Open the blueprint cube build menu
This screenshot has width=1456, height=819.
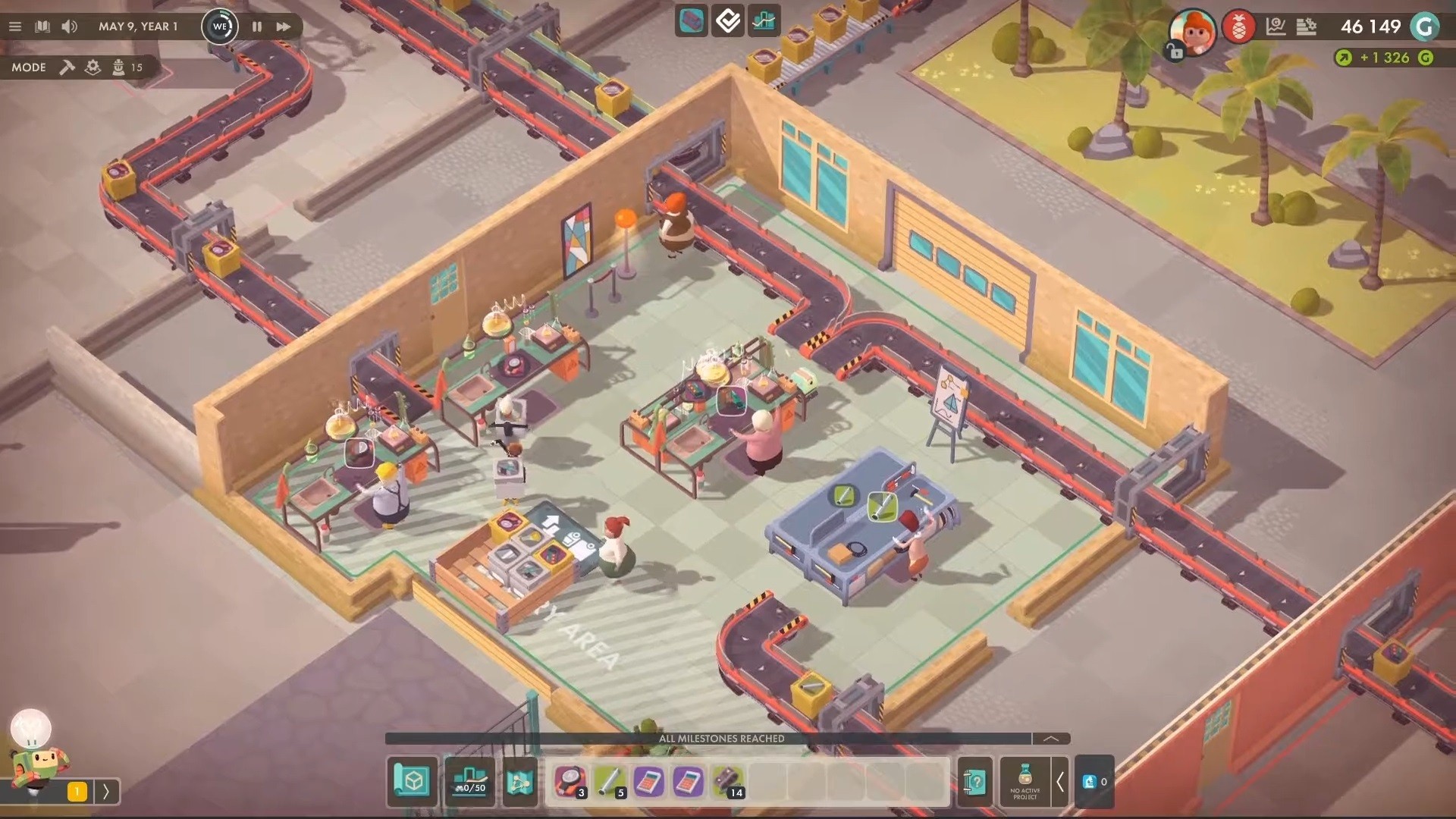[413, 781]
